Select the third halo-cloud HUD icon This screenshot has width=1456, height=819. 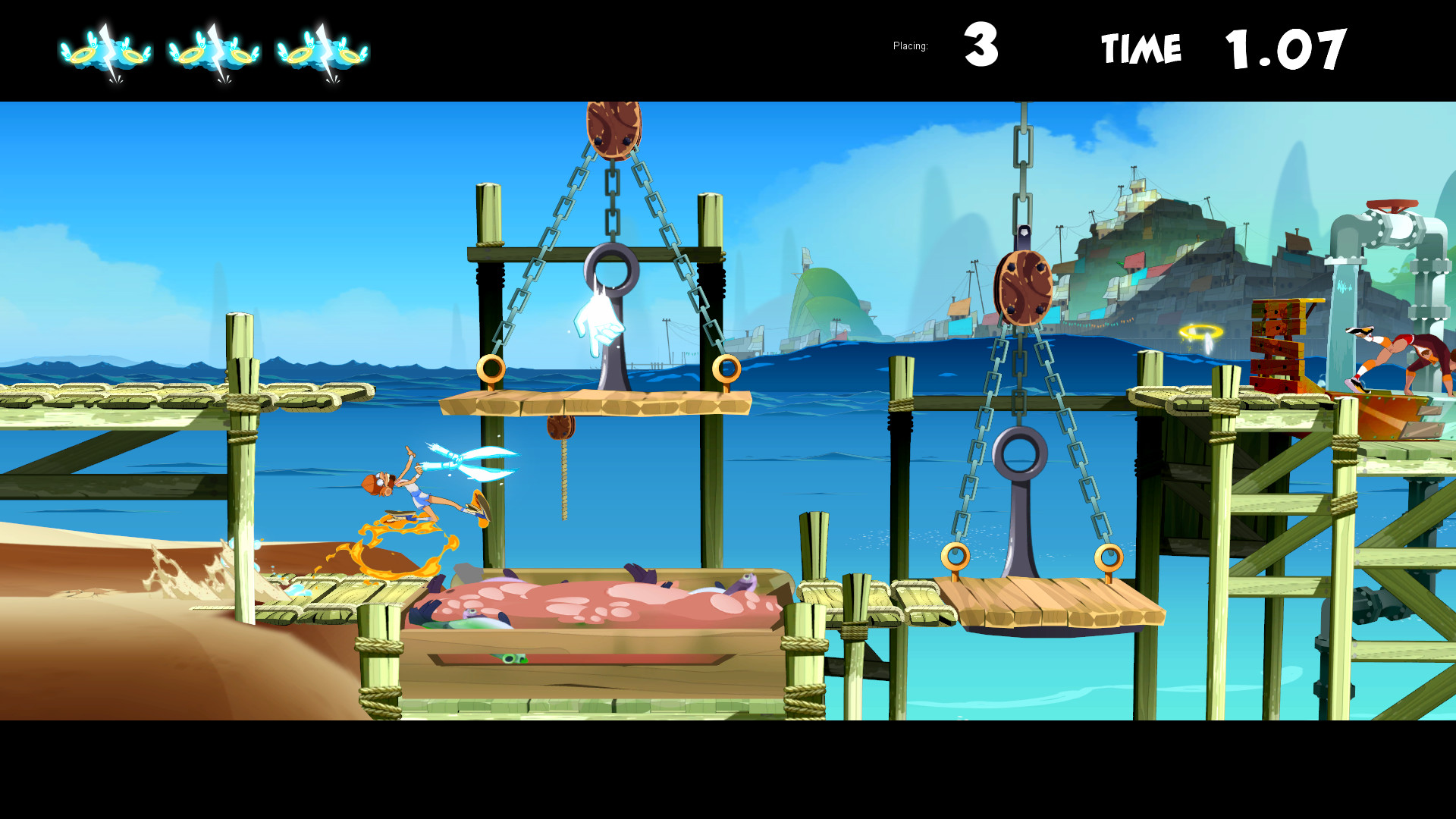322,53
